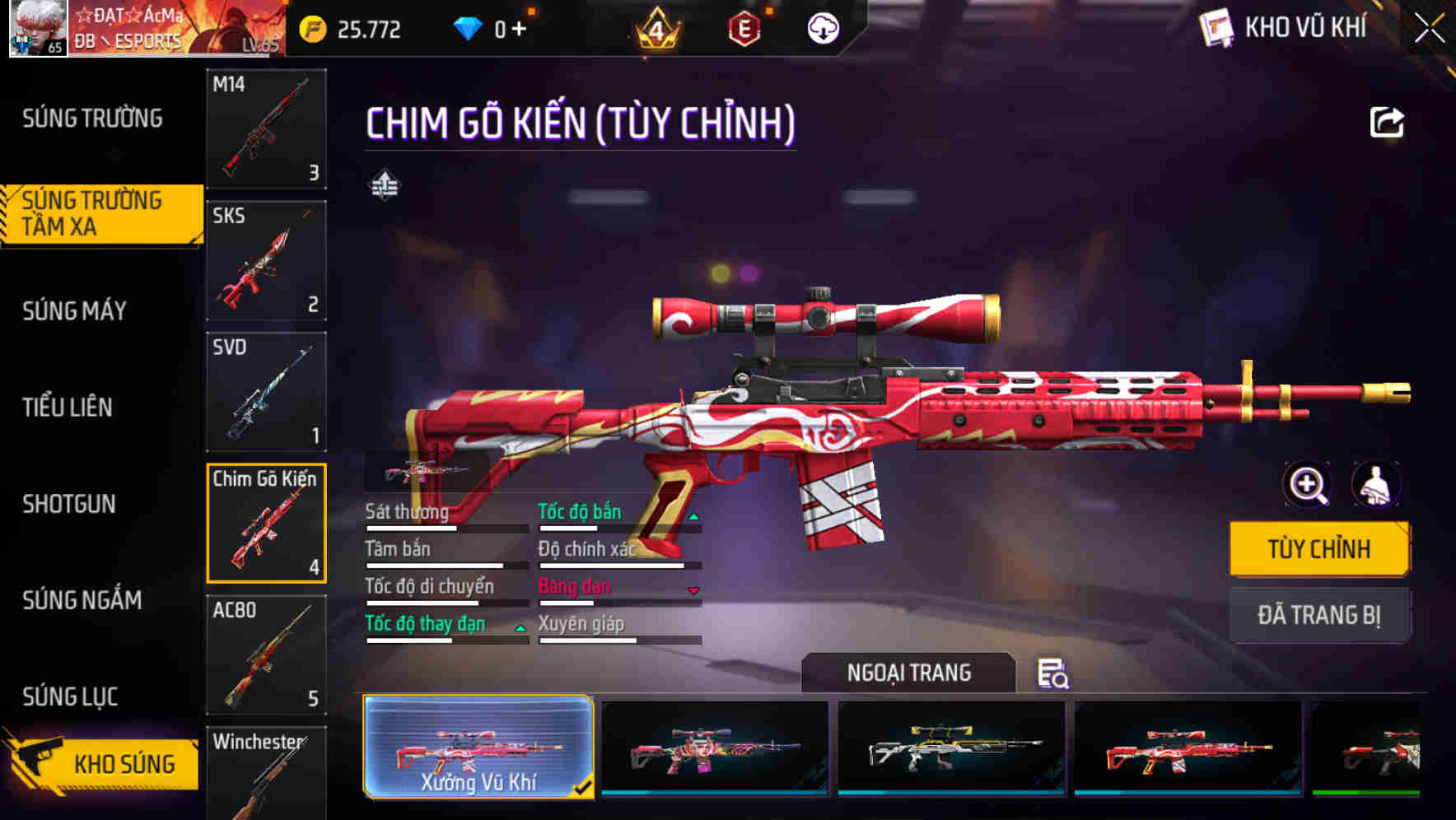
Task: Click the attachment icon below the weapon title
Action: 386,184
